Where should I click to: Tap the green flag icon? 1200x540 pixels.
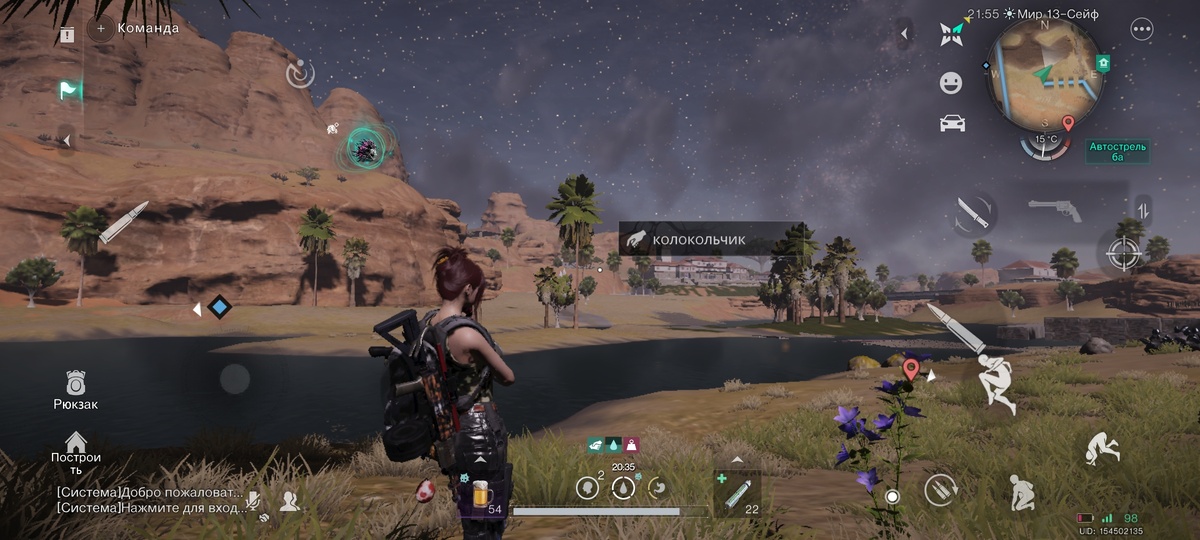pyautogui.click(x=69, y=91)
